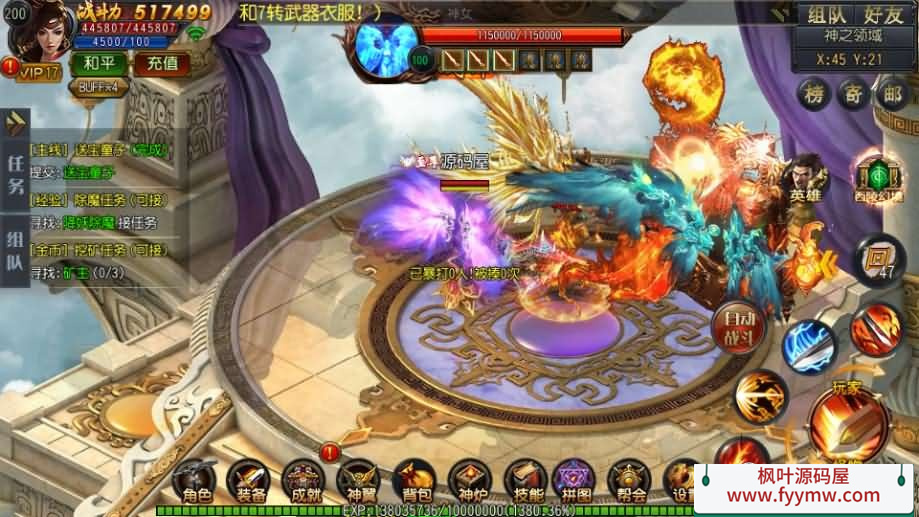Open the 帮会 guild menu
Viewport: 919px width, 517px height.
tap(629, 481)
